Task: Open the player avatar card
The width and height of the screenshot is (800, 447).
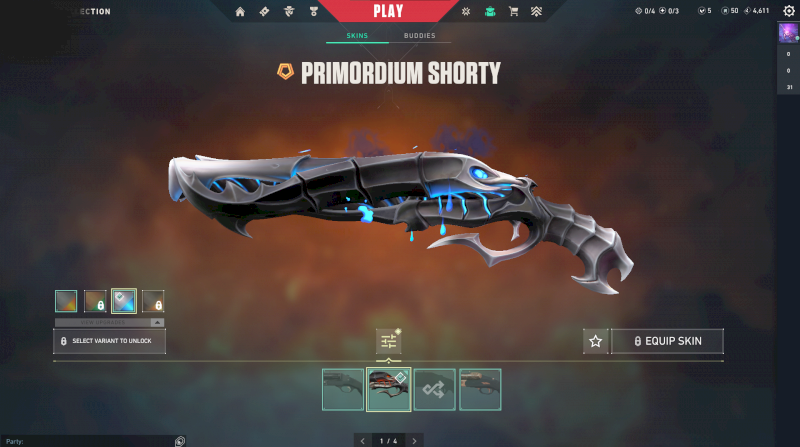Action: [787, 33]
